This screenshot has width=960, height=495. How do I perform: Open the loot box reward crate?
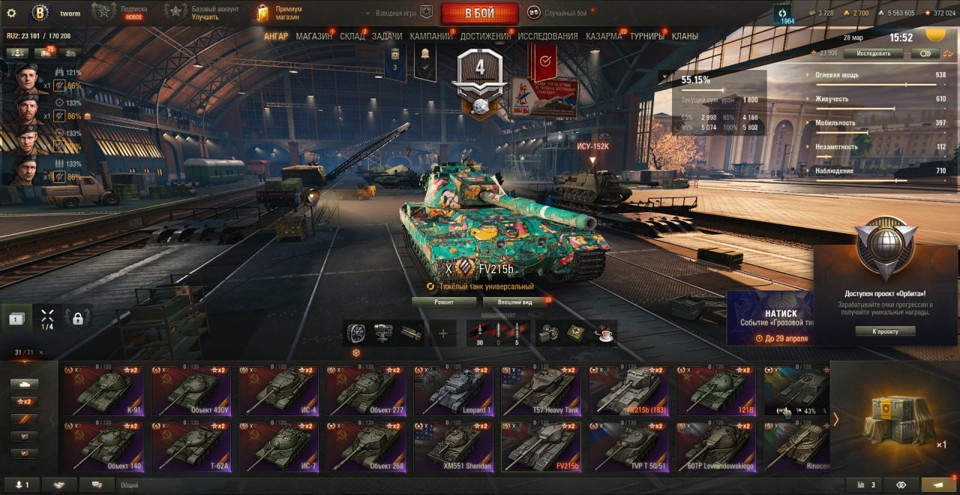tap(891, 417)
